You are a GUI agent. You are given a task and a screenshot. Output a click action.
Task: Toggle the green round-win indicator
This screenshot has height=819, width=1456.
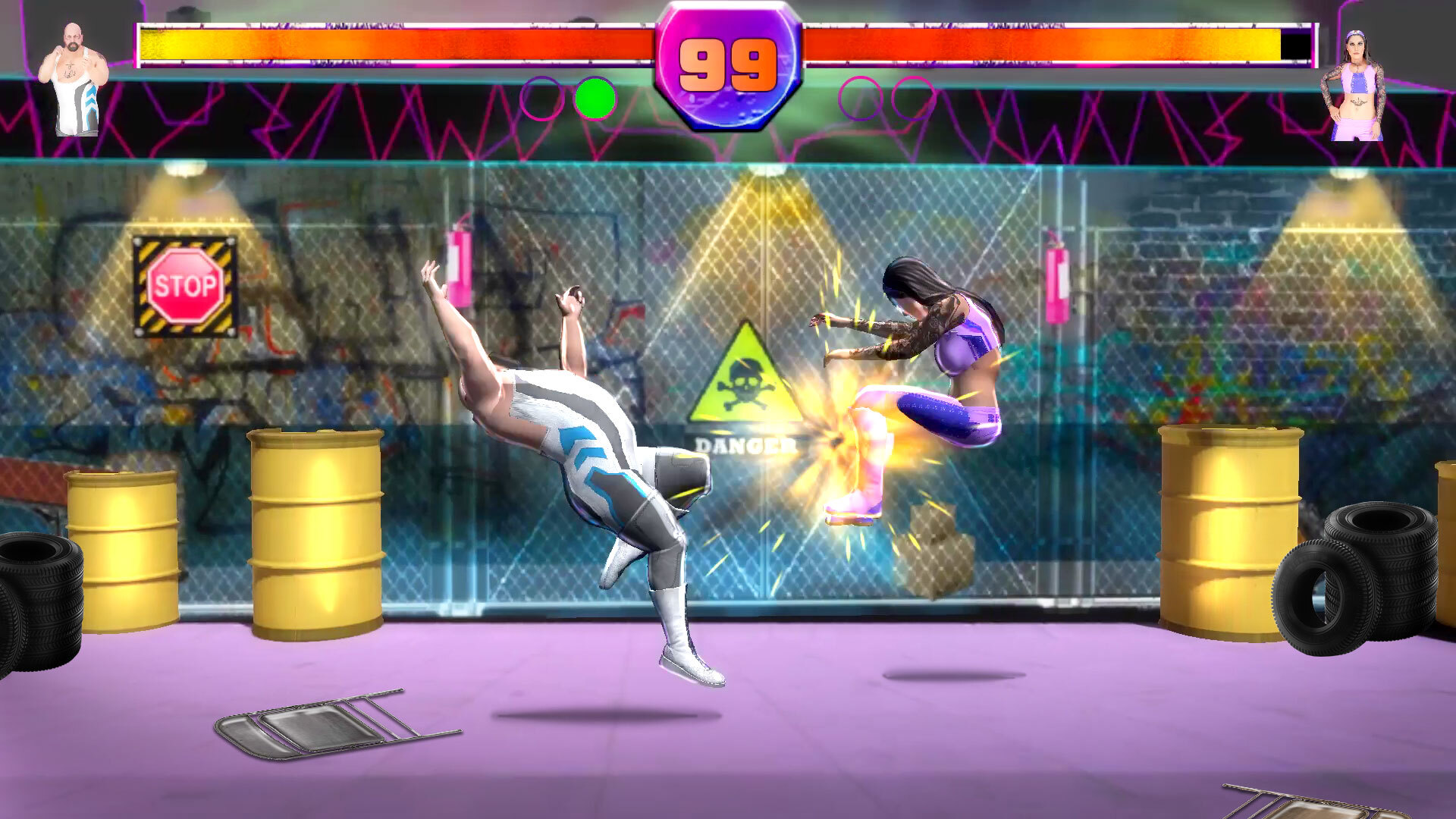coord(596,97)
